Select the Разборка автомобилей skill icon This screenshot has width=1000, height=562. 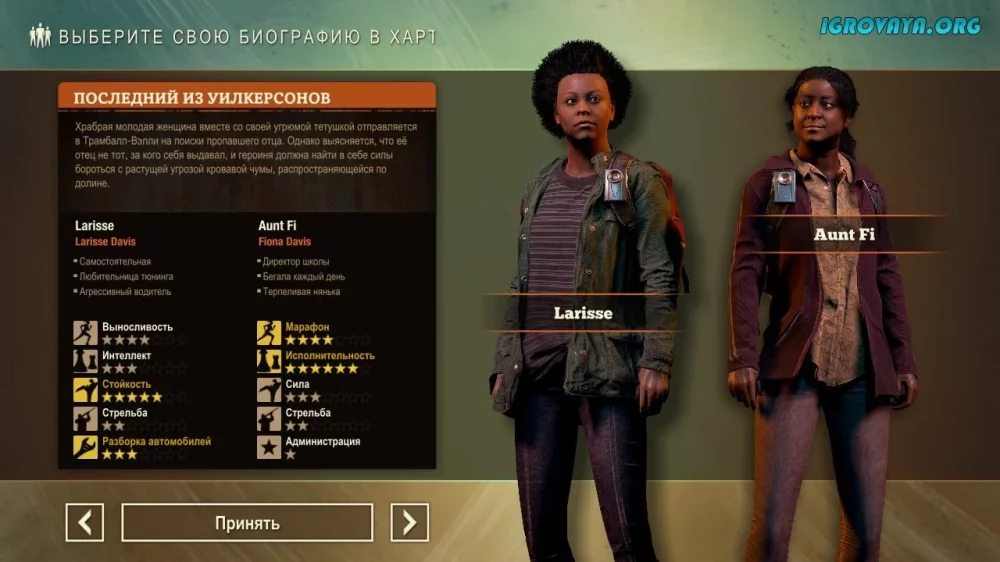pos(85,447)
